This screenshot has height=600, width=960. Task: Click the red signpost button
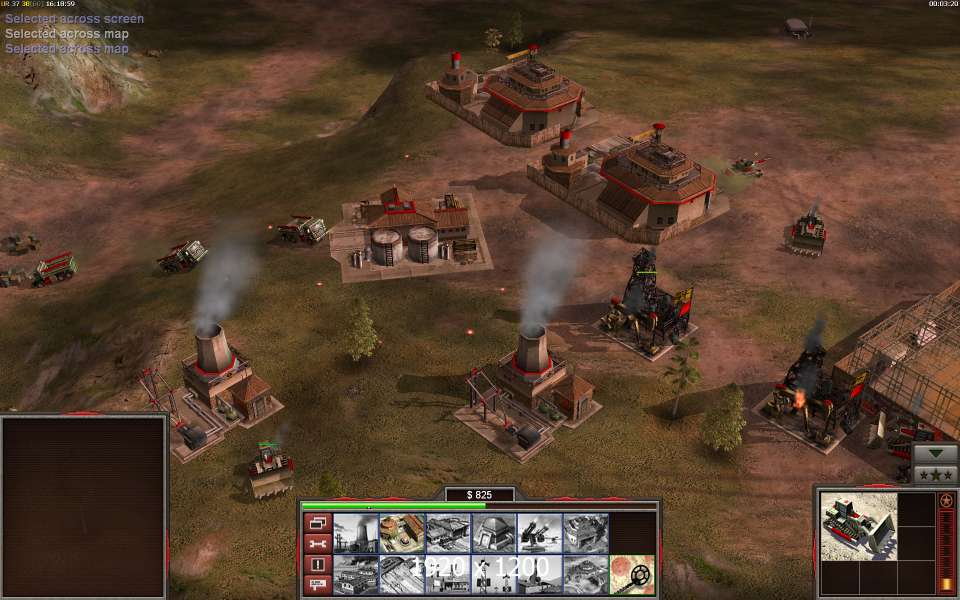(316, 585)
